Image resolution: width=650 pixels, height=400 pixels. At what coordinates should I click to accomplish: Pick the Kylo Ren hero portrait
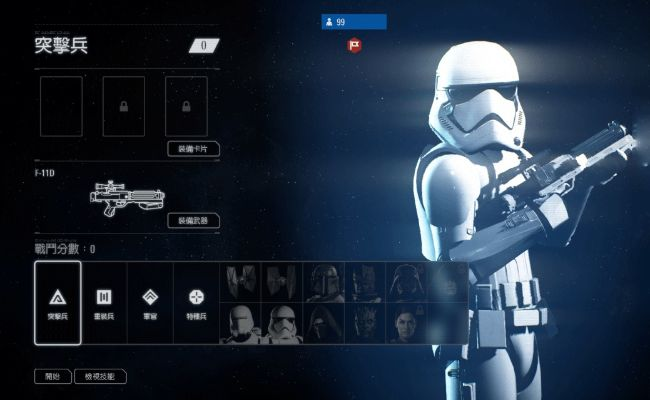[324, 323]
